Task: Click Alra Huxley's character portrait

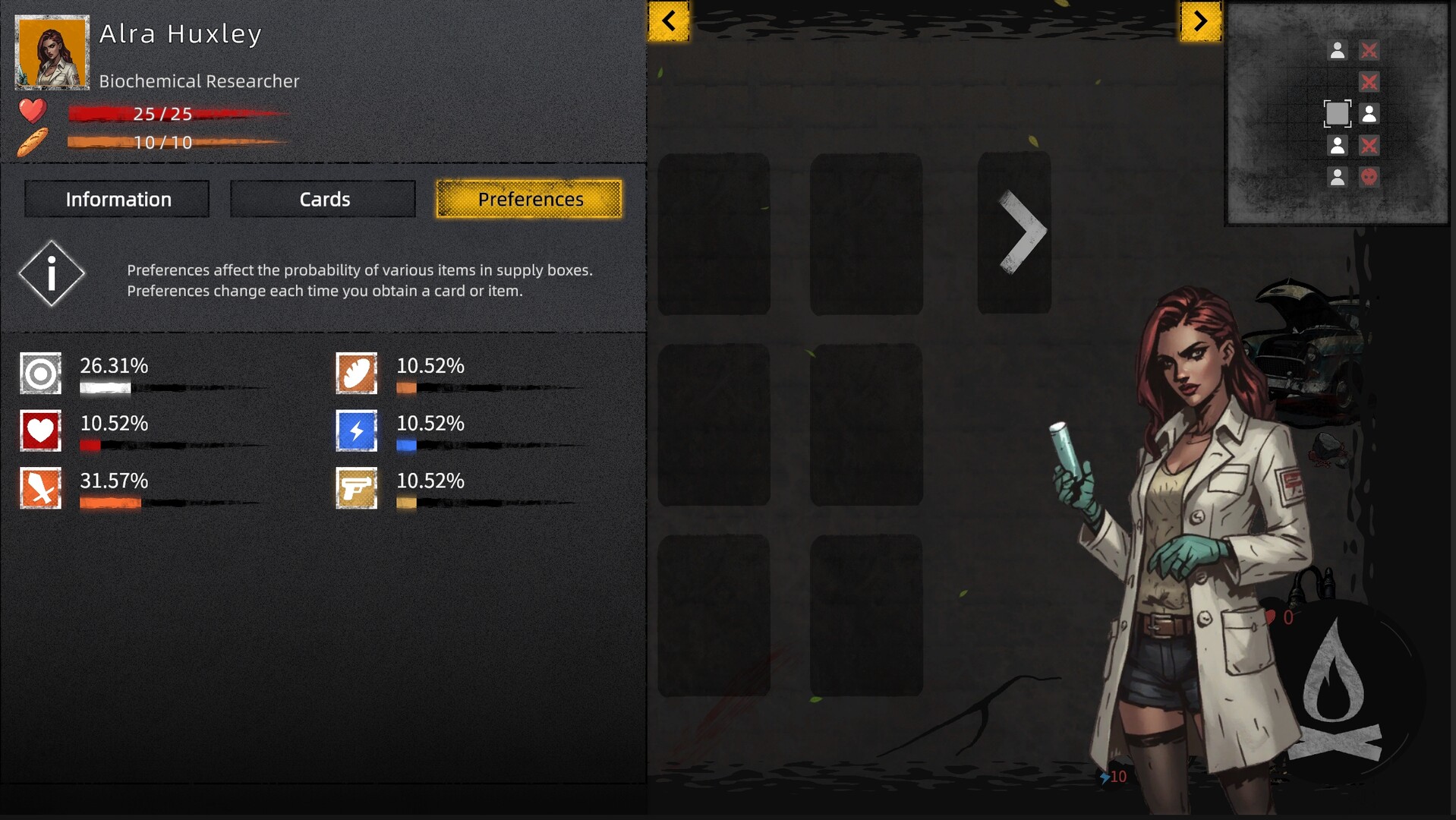Action: tap(51, 52)
